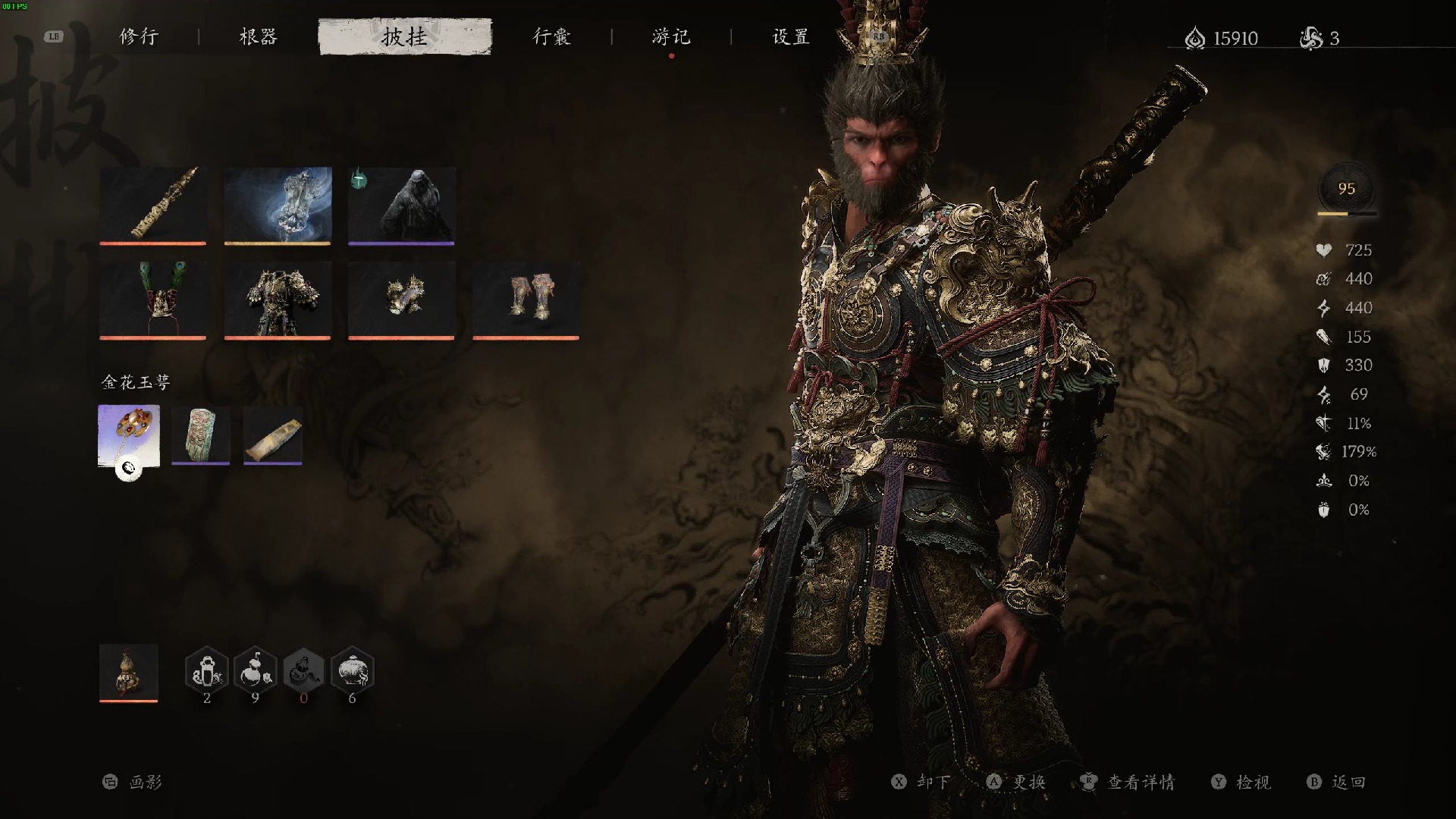1456x819 pixels.
Task: Select the dark hooded figure slot
Action: pos(401,205)
